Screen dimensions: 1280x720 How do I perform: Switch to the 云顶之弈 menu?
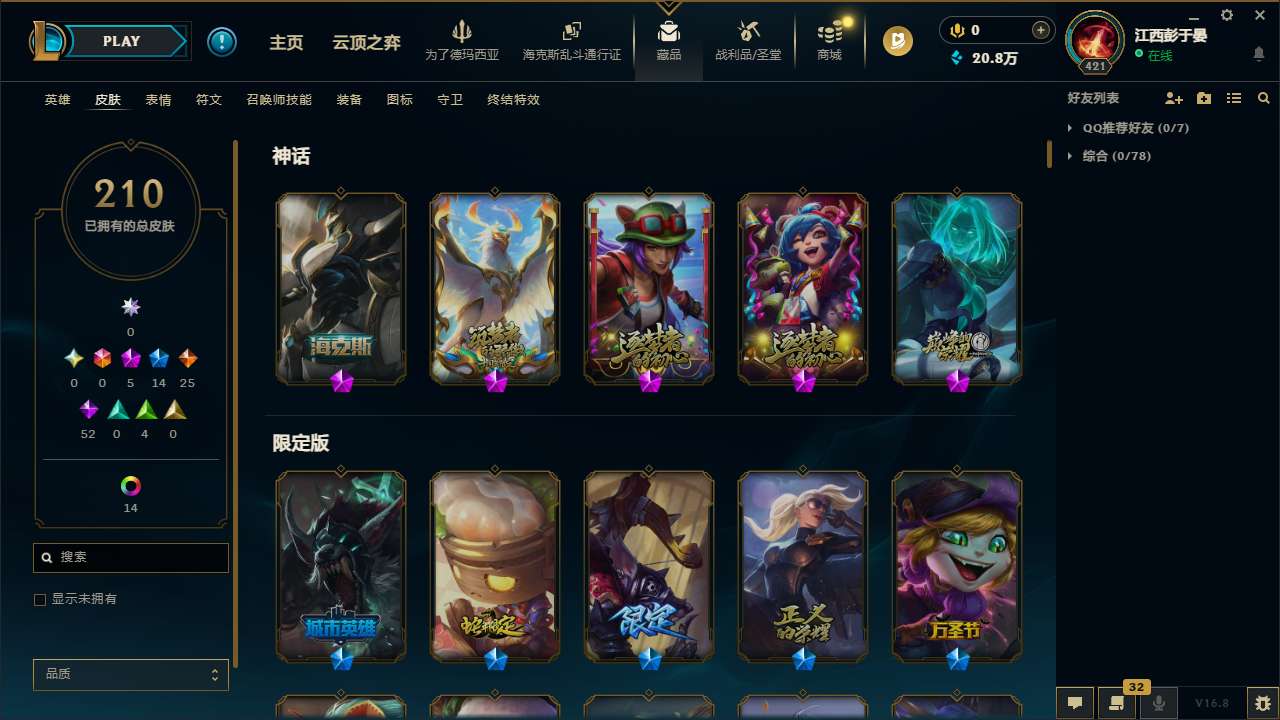[x=365, y=41]
